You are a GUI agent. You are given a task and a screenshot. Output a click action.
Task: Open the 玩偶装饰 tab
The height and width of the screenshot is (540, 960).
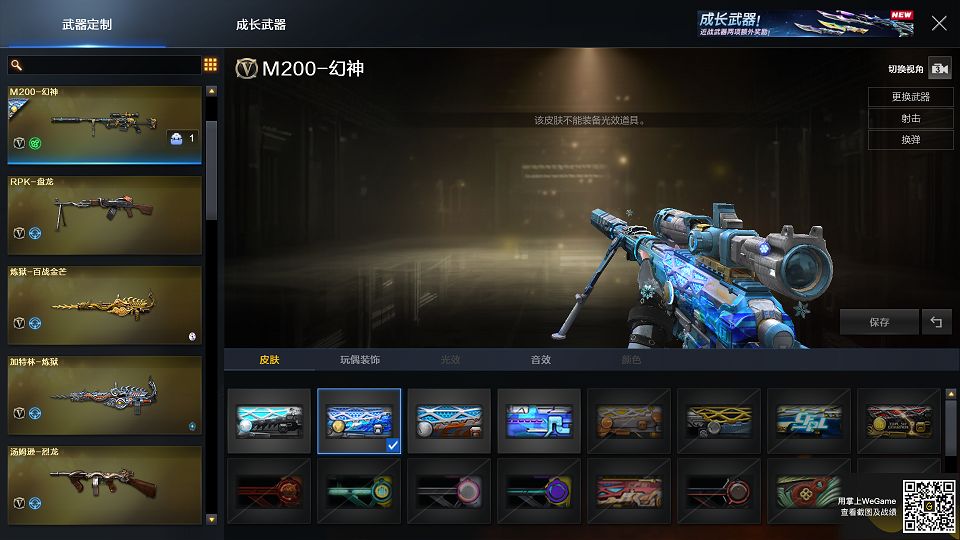click(x=360, y=359)
